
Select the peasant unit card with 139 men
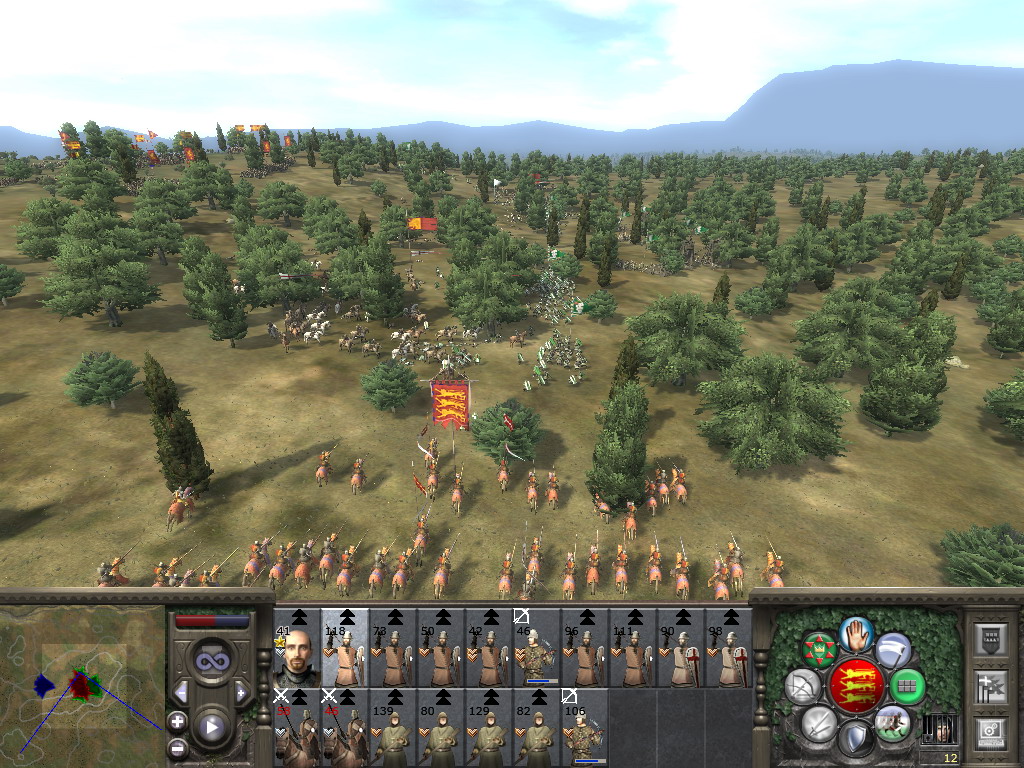point(393,728)
